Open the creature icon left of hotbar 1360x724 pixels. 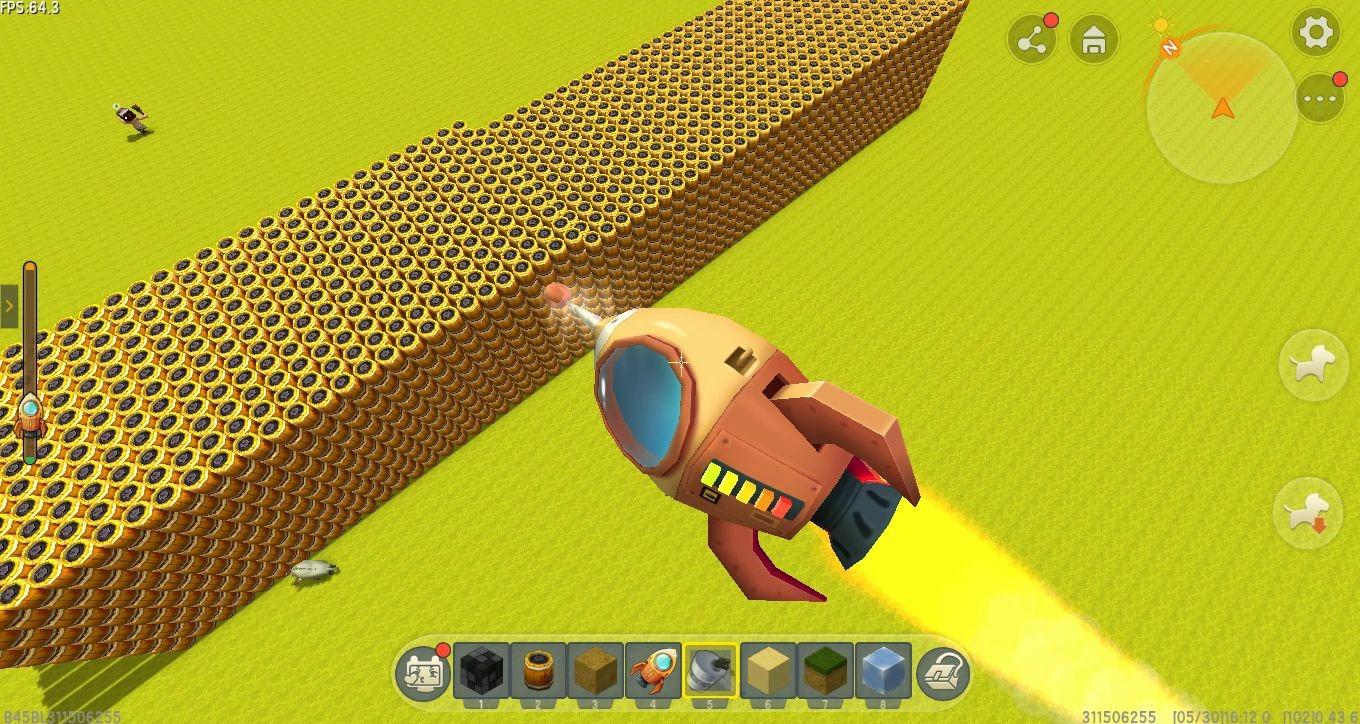tap(423, 672)
